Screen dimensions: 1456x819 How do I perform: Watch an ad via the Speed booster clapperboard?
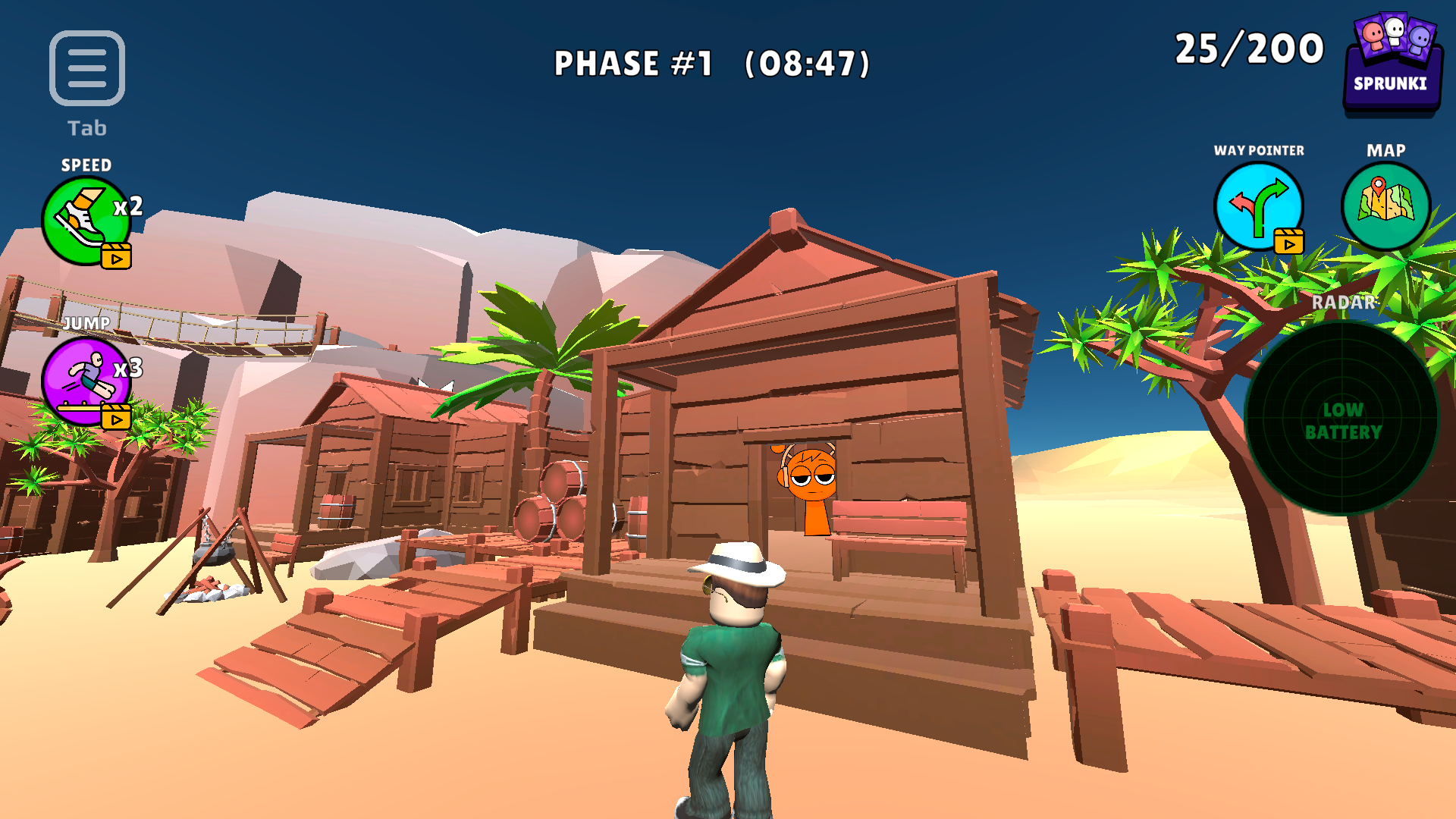pos(115,258)
